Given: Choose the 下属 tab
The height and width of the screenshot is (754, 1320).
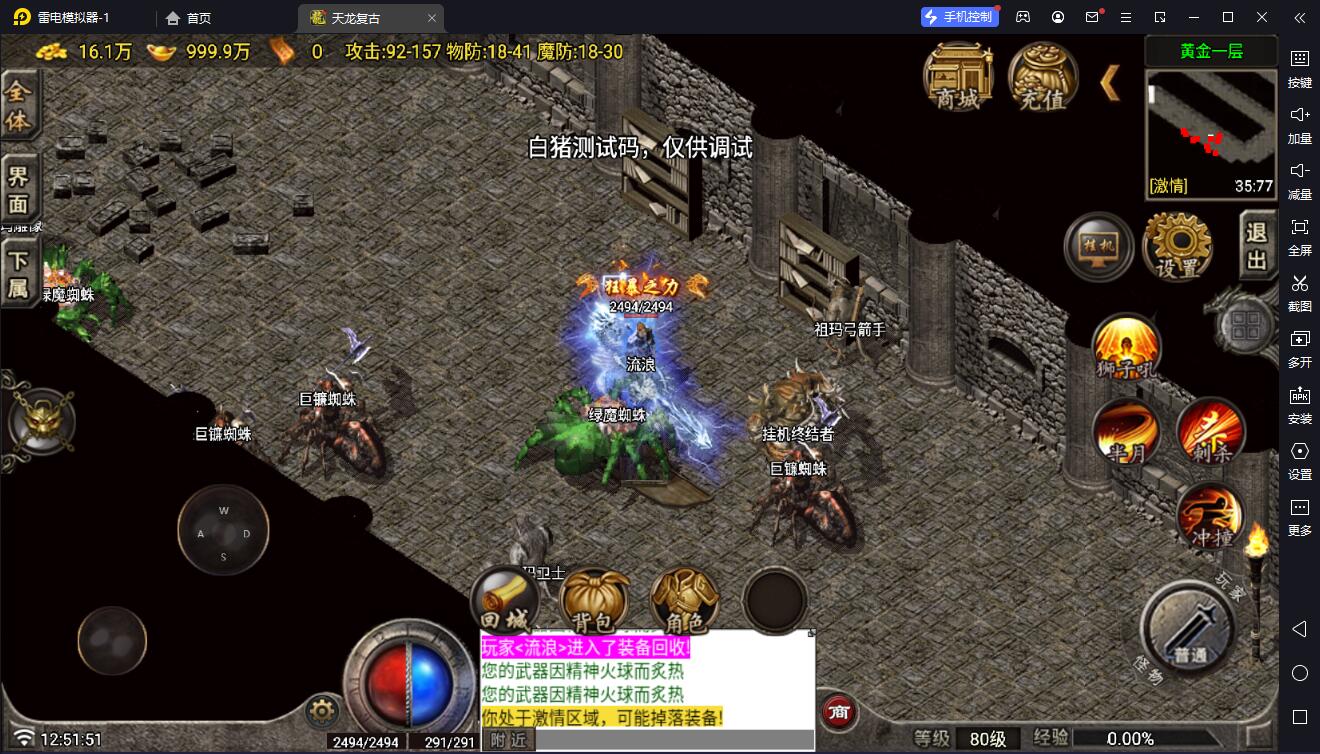Looking at the screenshot, I should pos(18,273).
